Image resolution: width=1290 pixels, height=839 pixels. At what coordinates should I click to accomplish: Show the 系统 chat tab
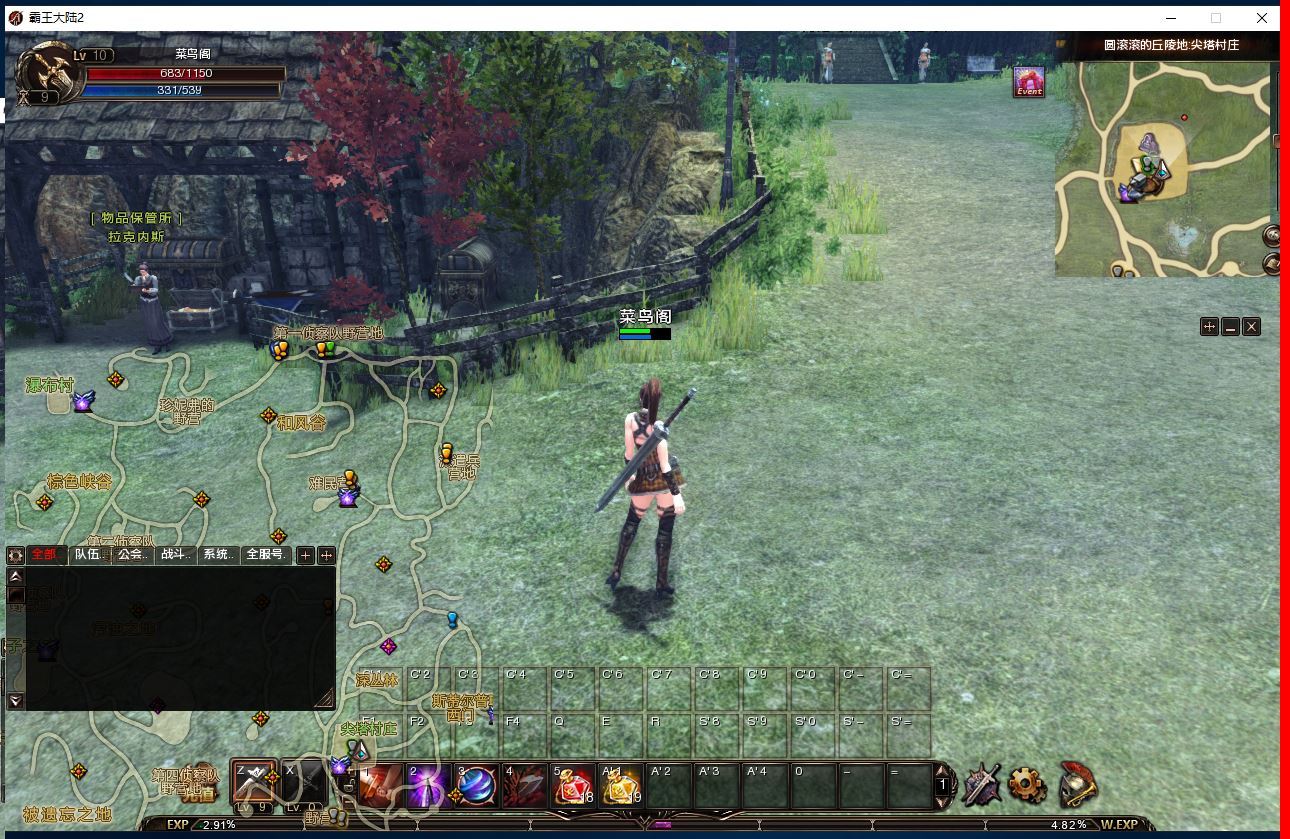219,555
